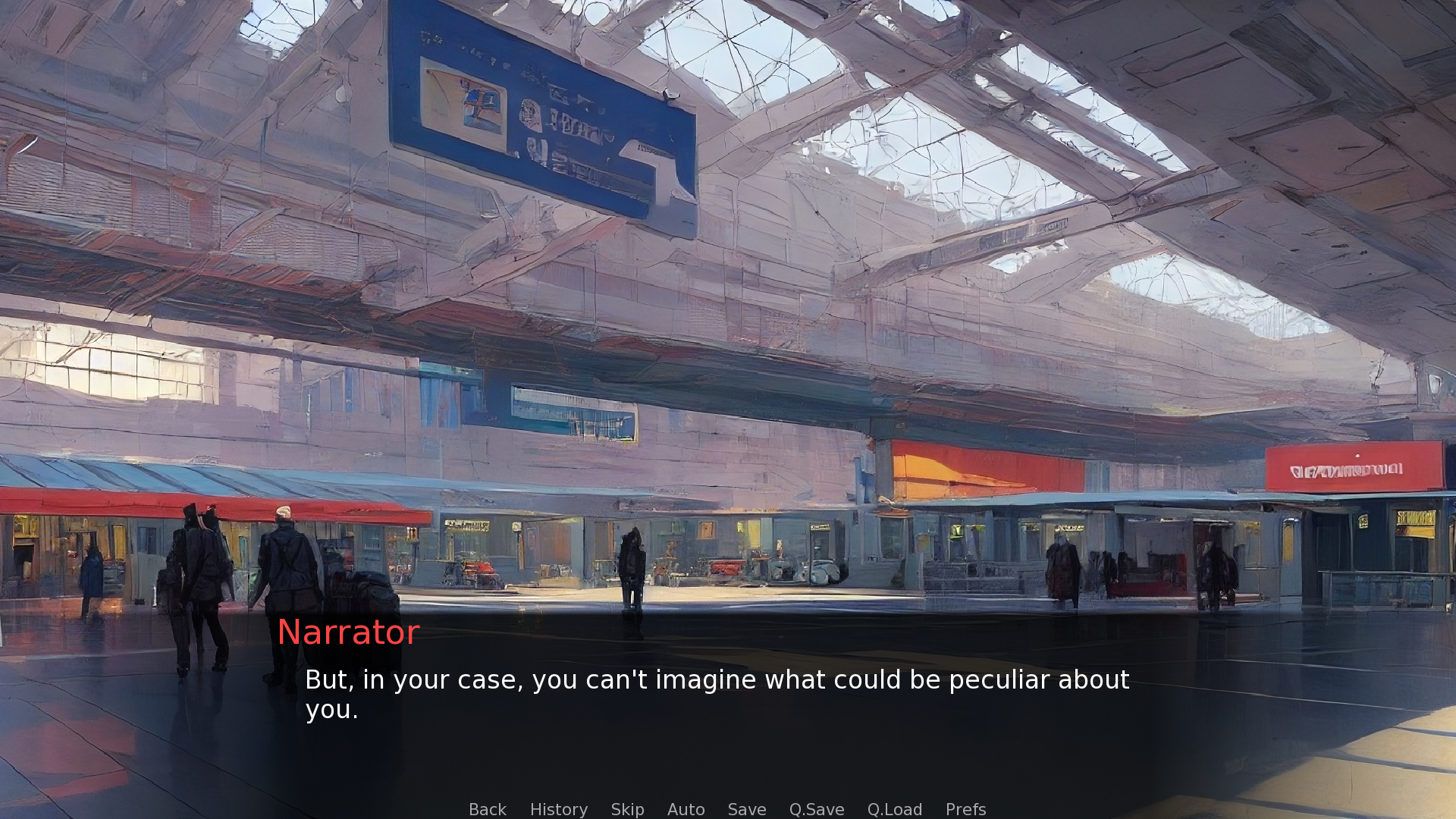Open the dialogue History log

pos(558,809)
